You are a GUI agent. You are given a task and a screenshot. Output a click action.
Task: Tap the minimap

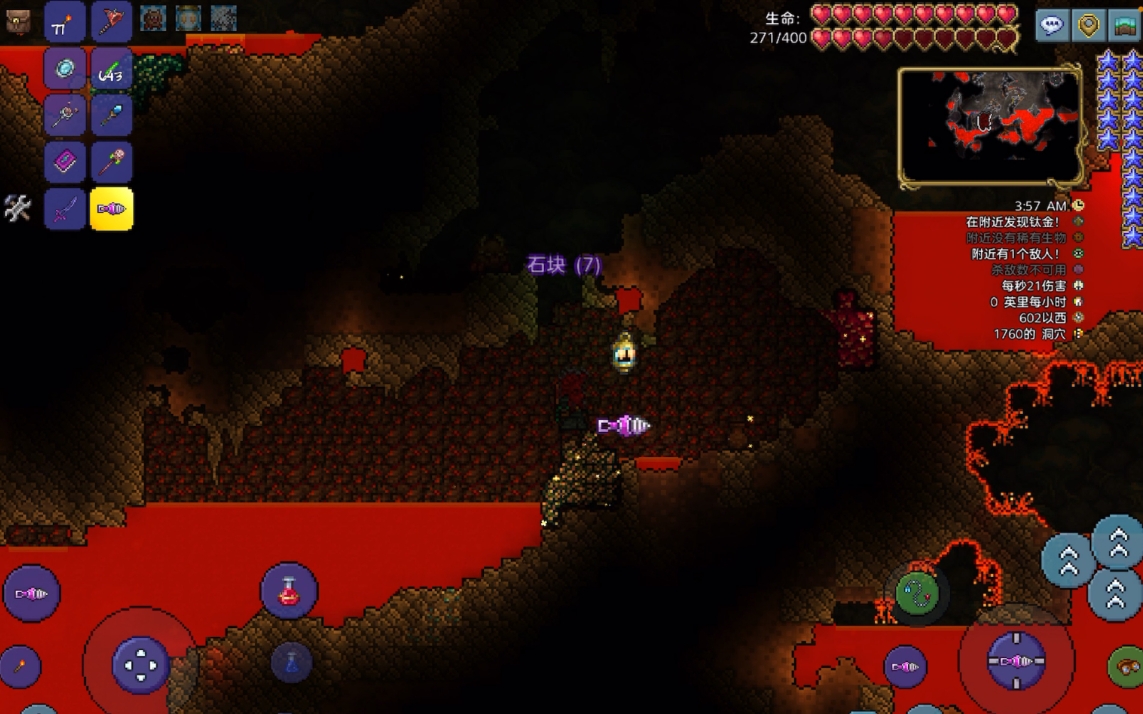pyautogui.click(x=989, y=127)
